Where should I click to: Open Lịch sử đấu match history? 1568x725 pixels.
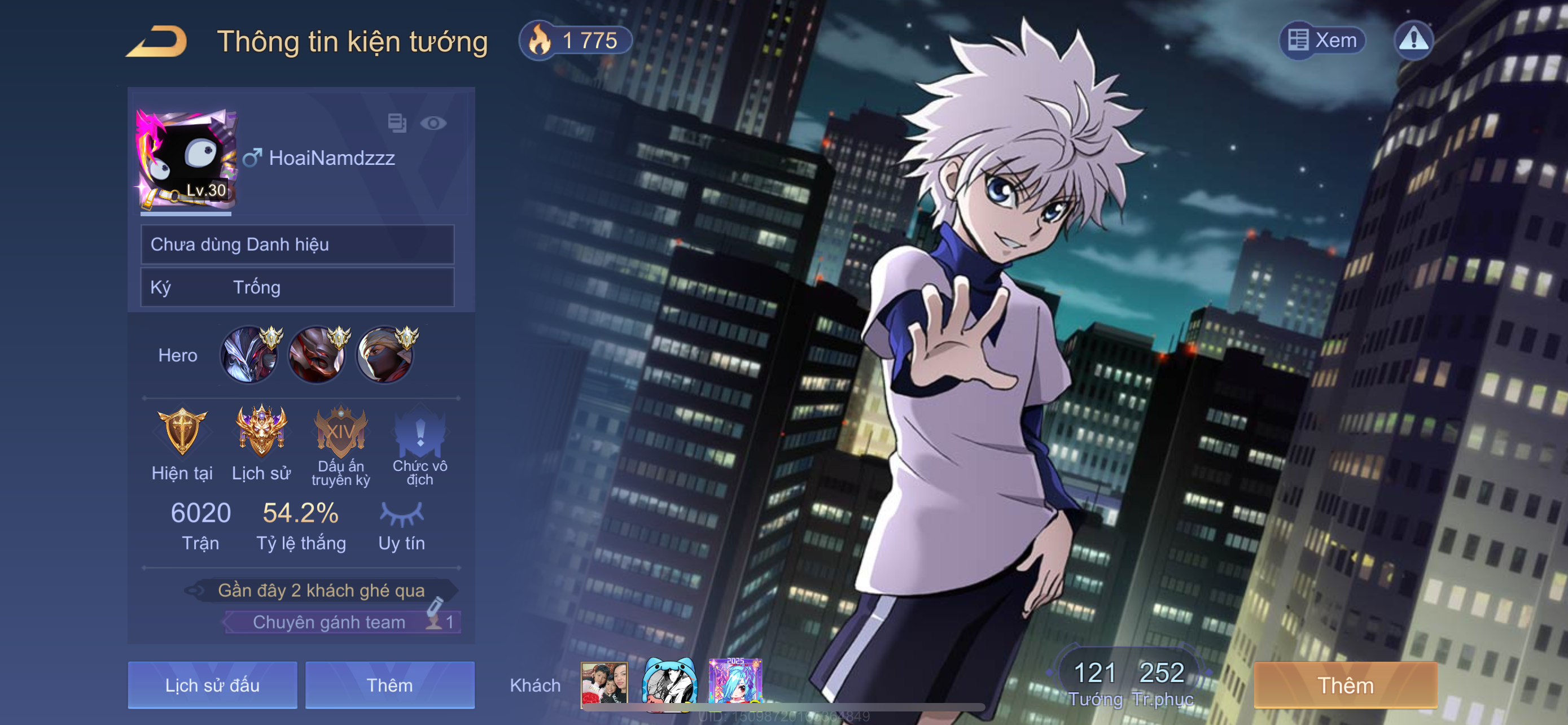pyautogui.click(x=212, y=685)
